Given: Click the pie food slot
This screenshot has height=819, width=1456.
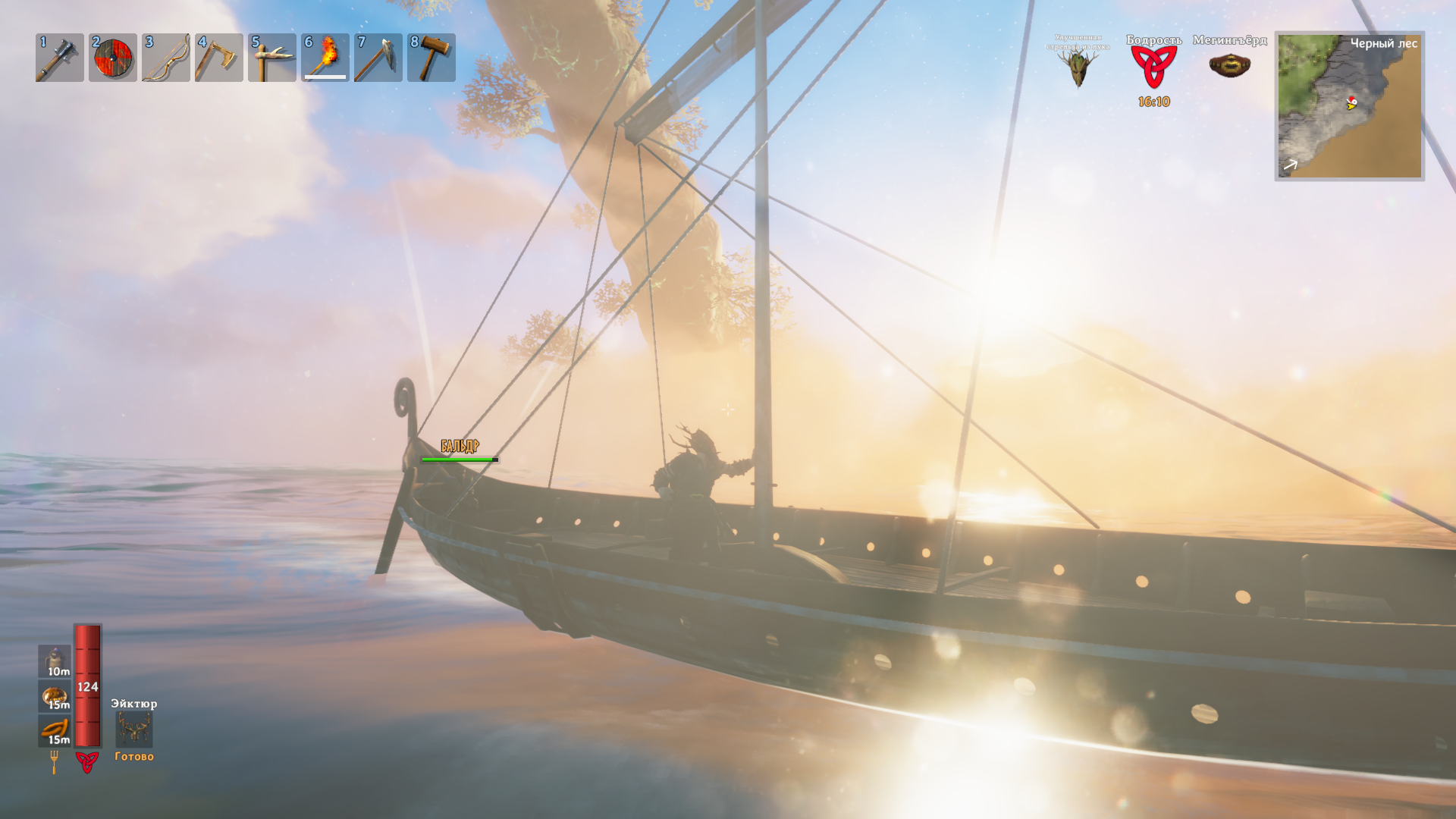Looking at the screenshot, I should tap(55, 696).
